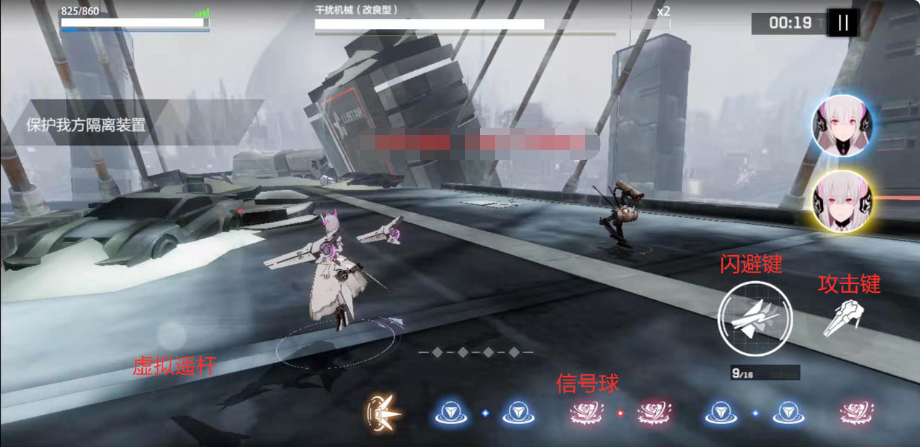Image resolution: width=921 pixels, height=447 pixels.
Task: Tap the sword-shaped attack button
Action: (843, 319)
